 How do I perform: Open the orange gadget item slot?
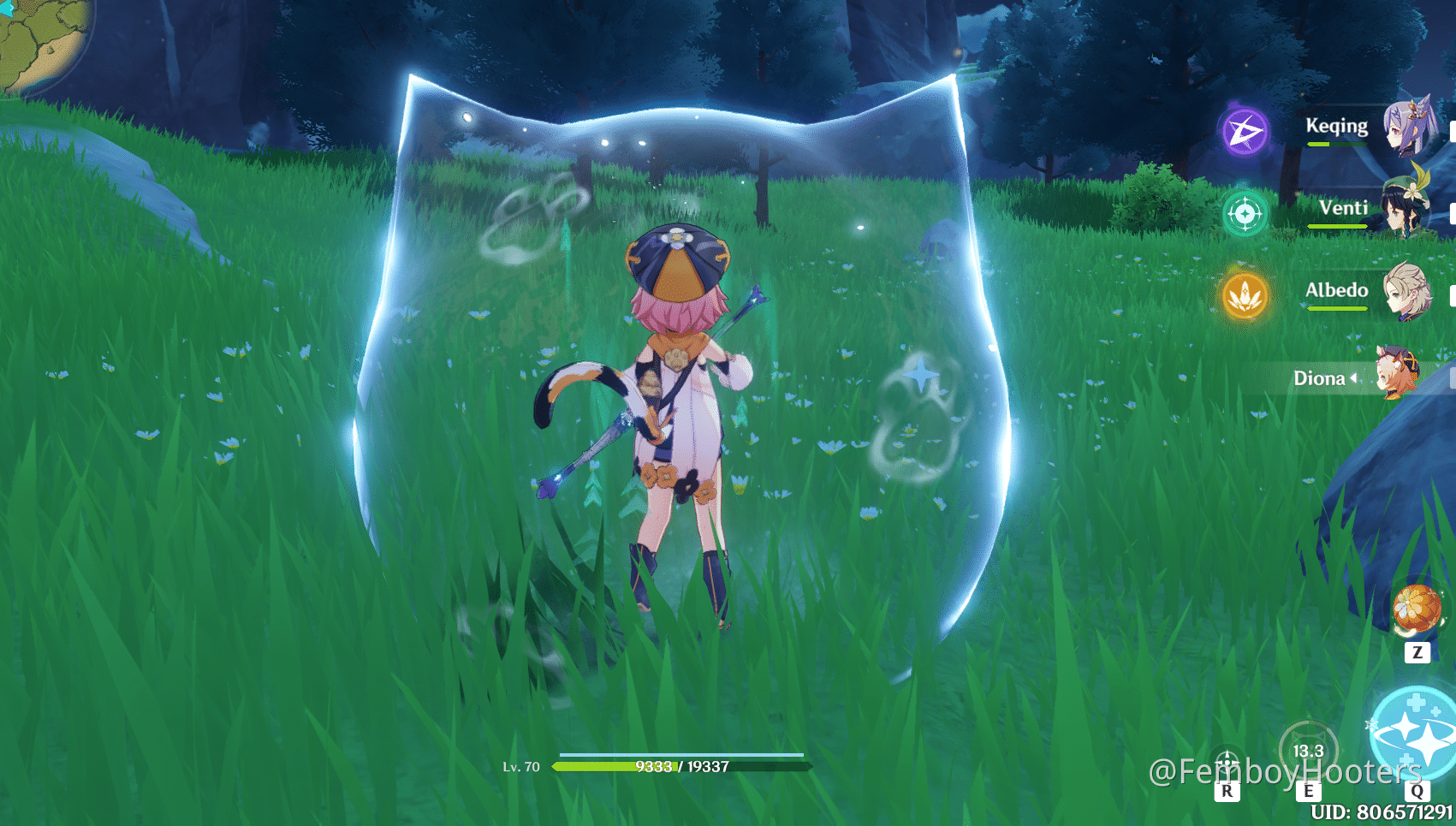point(1417,609)
